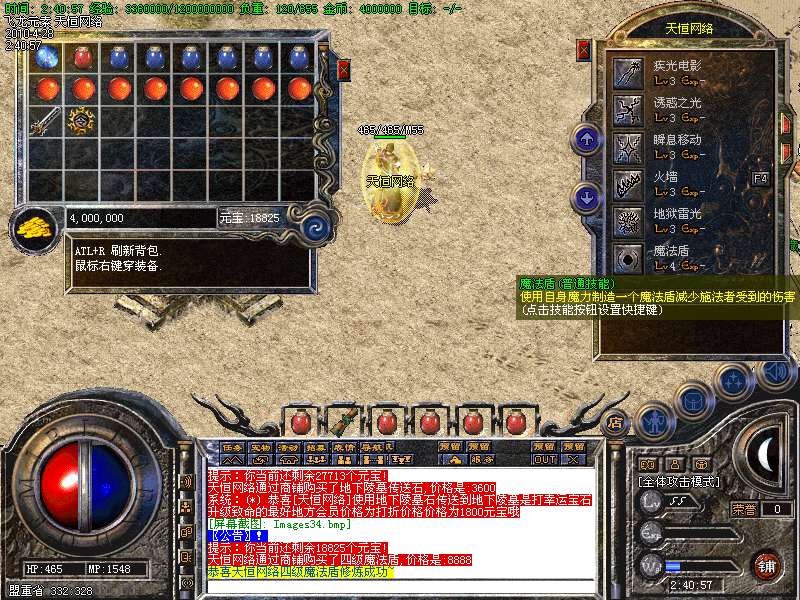Click the OUT button above the chat

(x=545, y=459)
